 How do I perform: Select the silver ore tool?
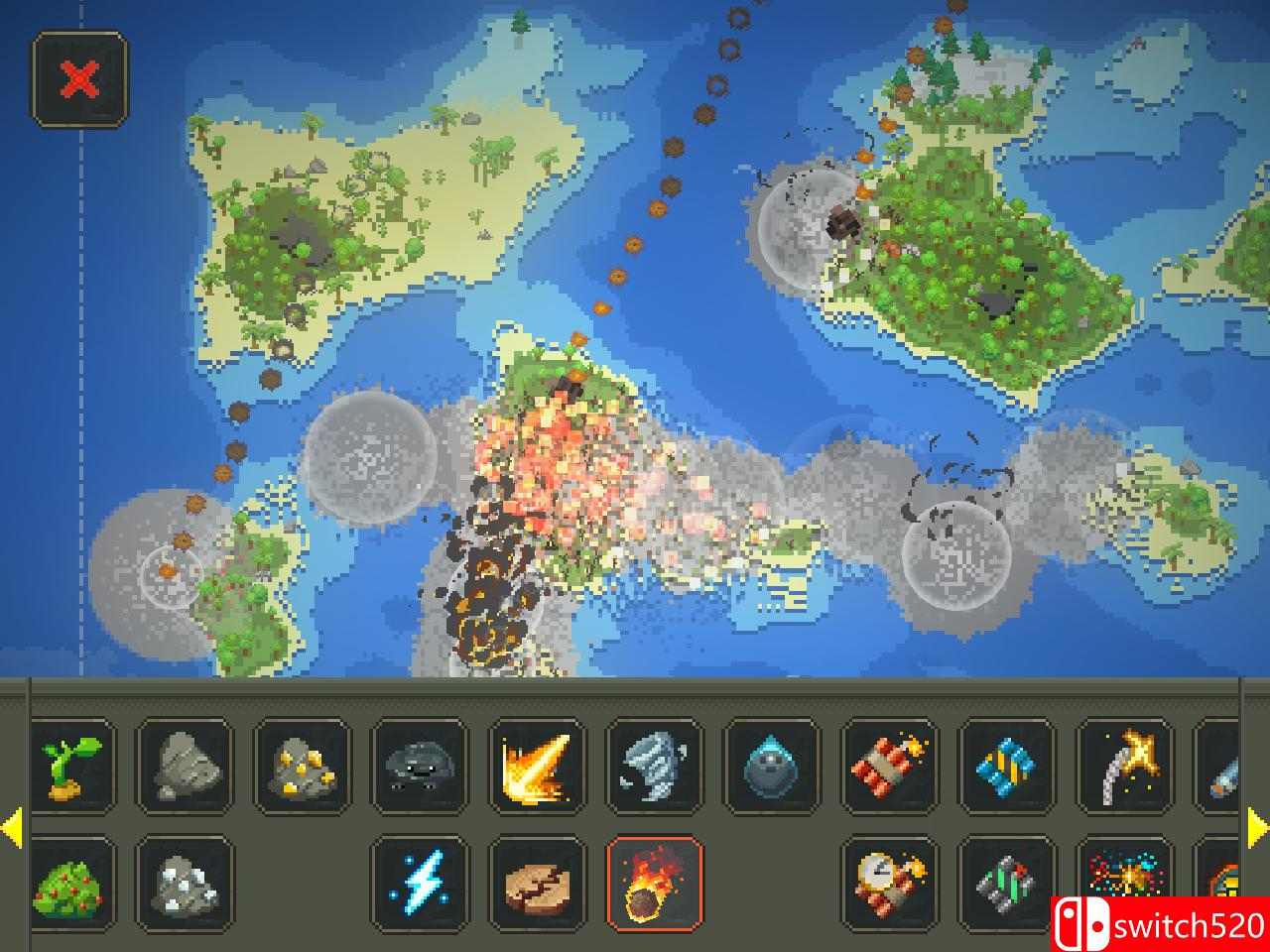click(184, 886)
